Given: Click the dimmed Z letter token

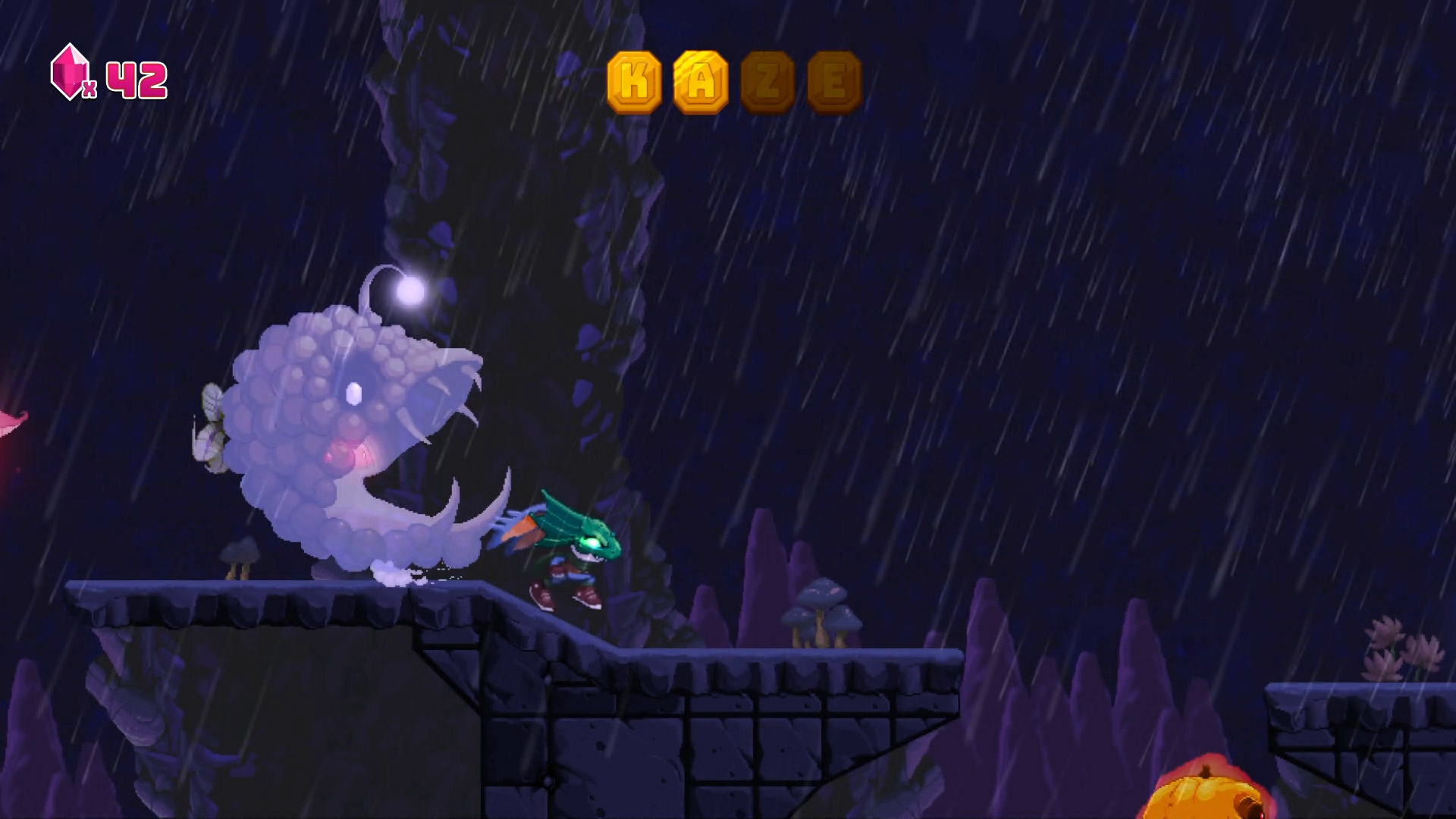Looking at the screenshot, I should 767,82.
